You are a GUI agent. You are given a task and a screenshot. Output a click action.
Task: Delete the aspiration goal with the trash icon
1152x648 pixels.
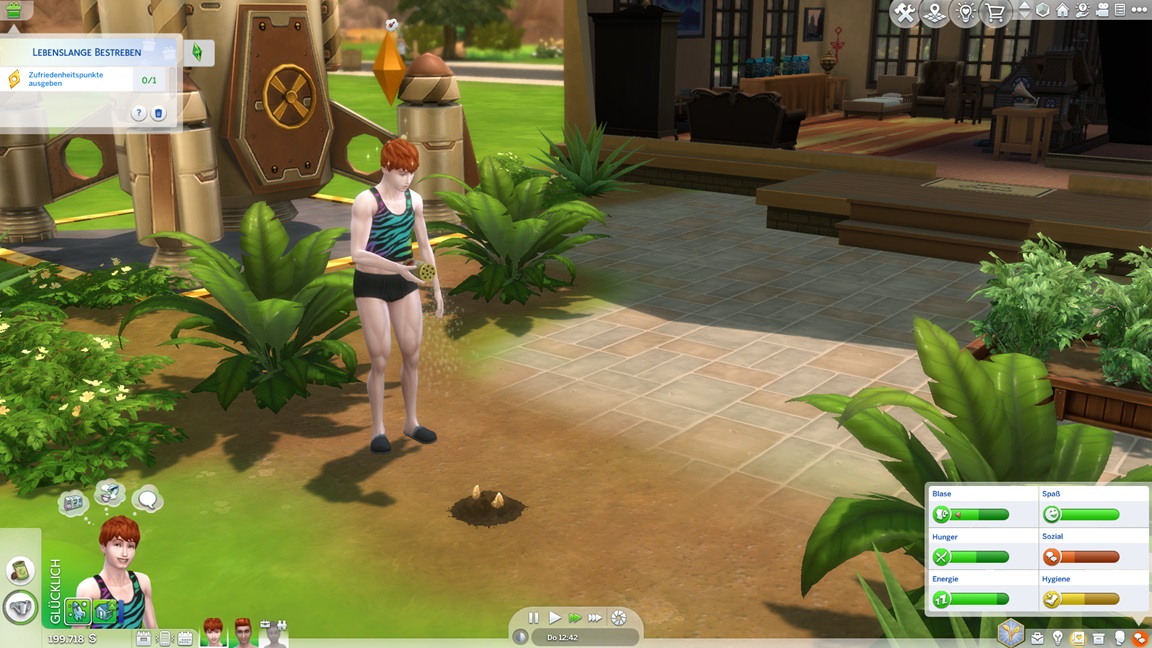(x=158, y=113)
